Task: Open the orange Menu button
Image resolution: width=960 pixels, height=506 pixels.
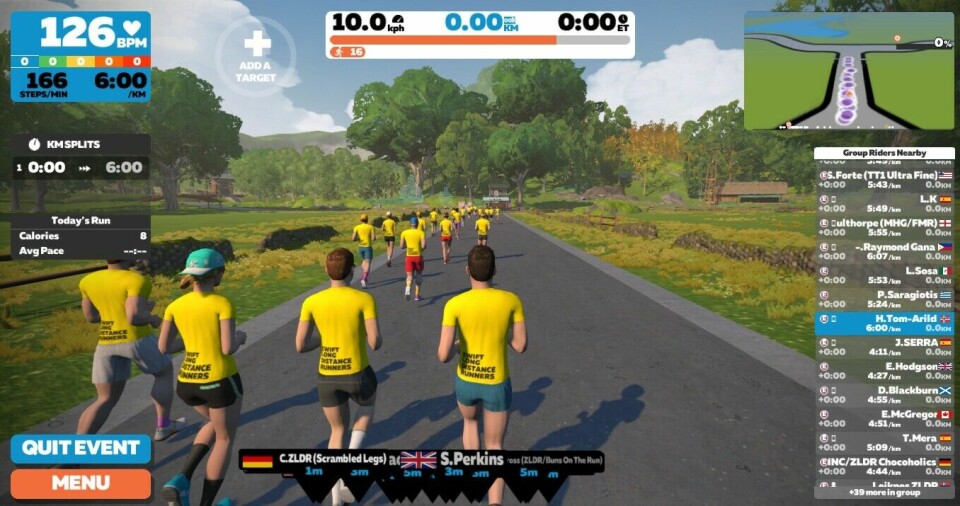Action: (80, 484)
